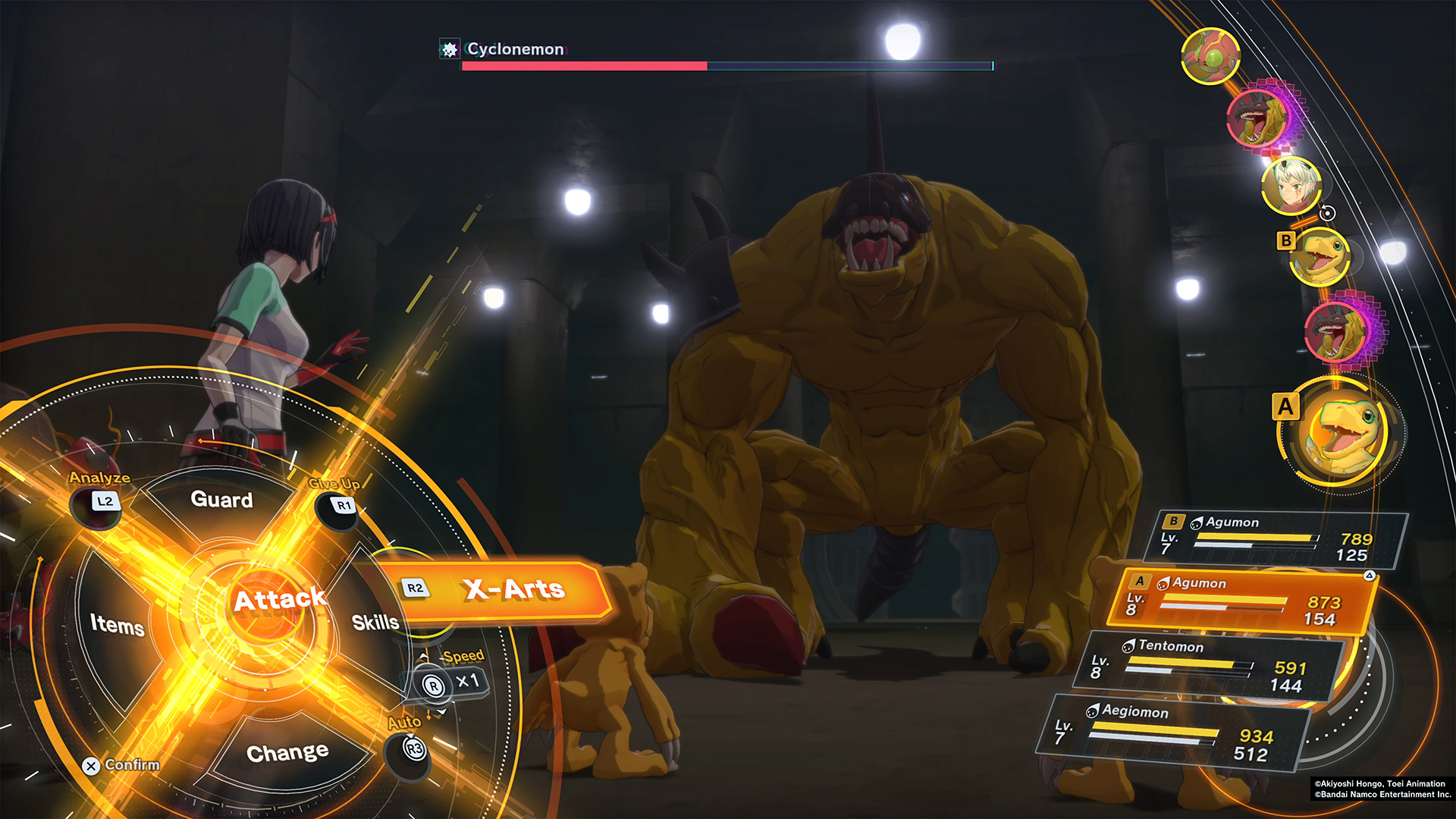Expand the active Agumon status panel arrow
The height and width of the screenshot is (819, 1456).
pyautogui.click(x=1370, y=576)
